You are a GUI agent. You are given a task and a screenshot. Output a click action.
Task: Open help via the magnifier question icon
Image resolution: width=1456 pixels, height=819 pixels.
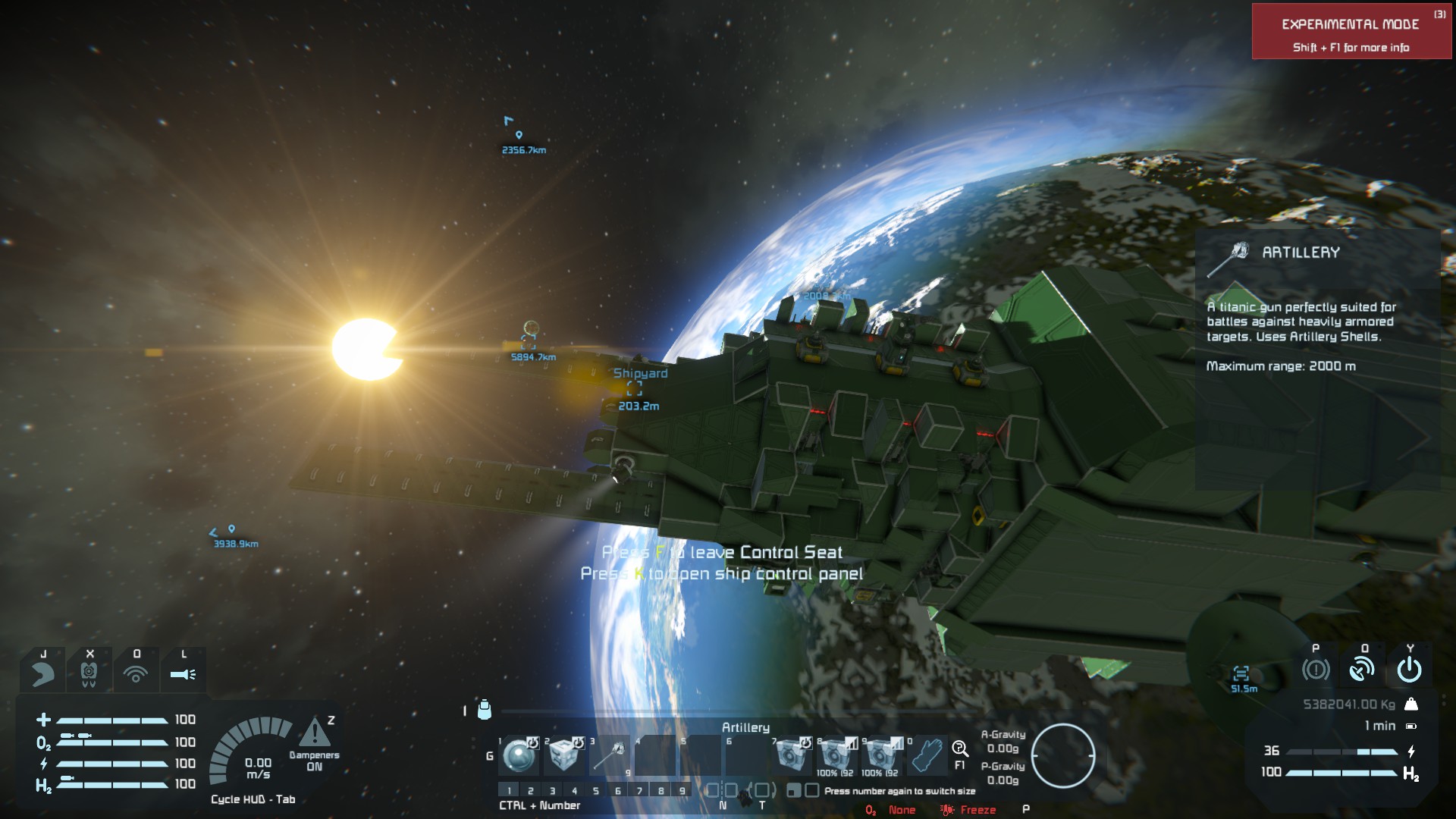coord(960,750)
